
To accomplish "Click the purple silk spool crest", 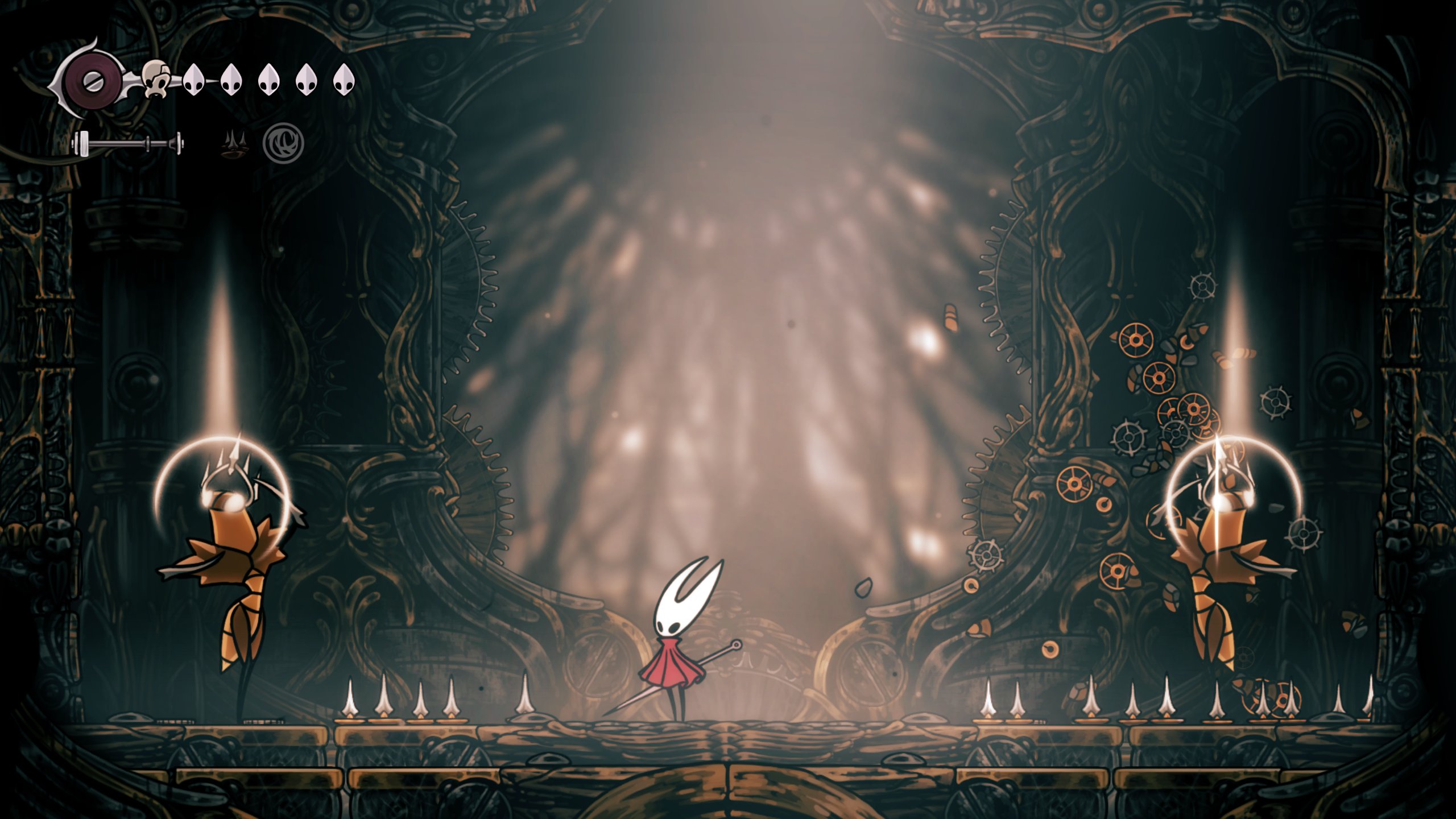I will pos(91,81).
